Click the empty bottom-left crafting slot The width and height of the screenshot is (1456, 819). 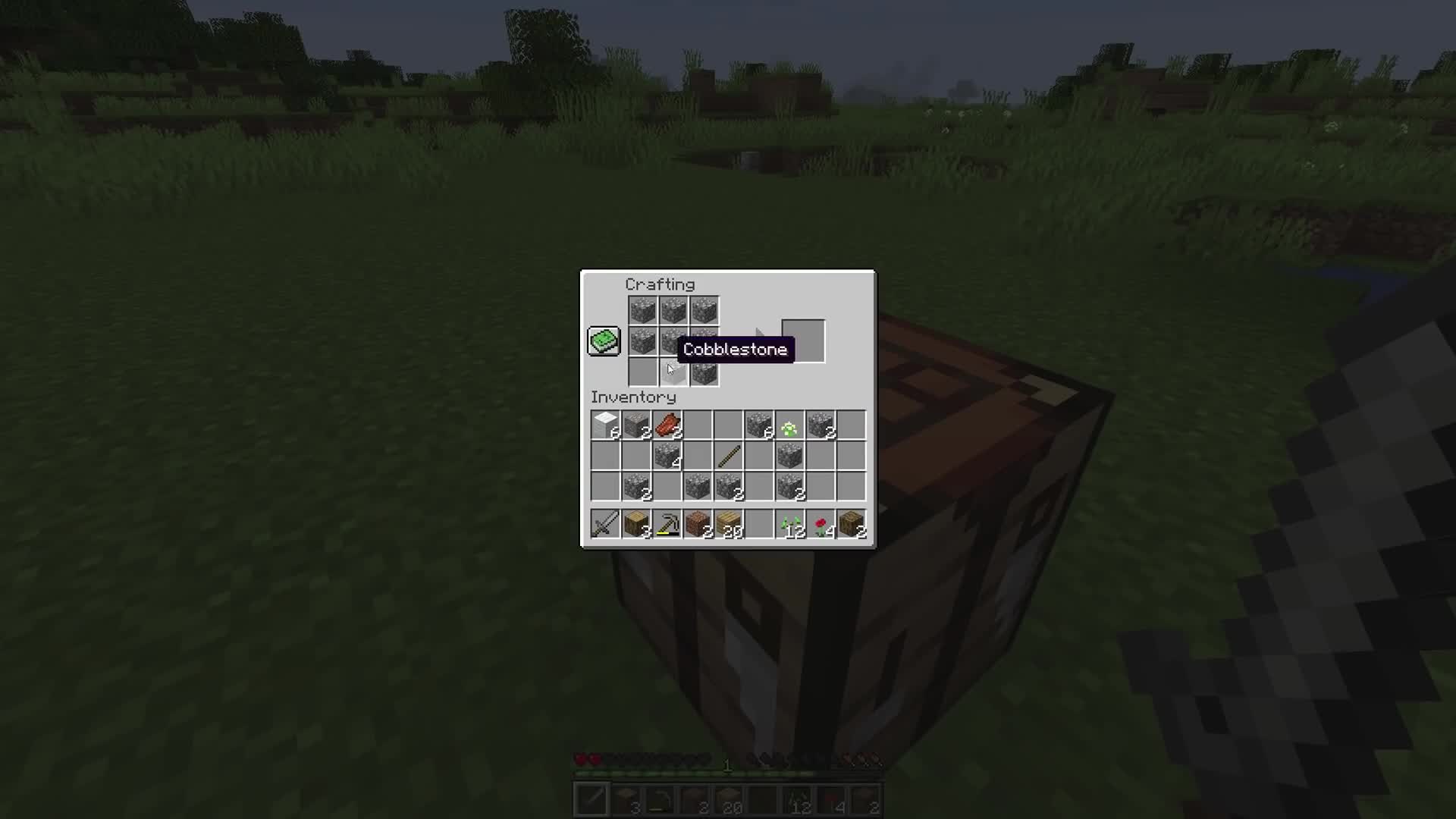point(642,370)
